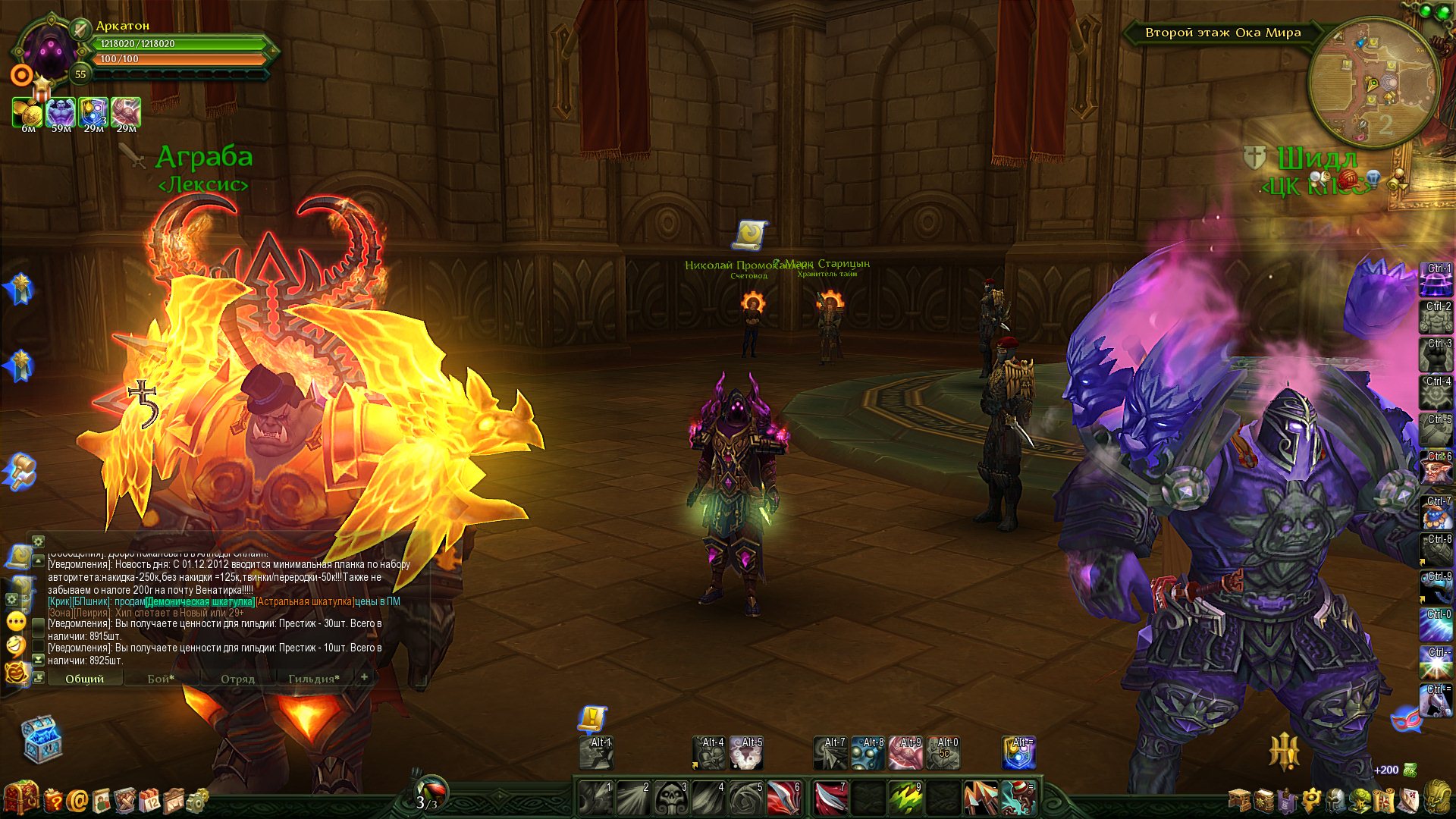Open the calendar icon showing 12
The height and width of the screenshot is (819, 1456).
pos(149,800)
